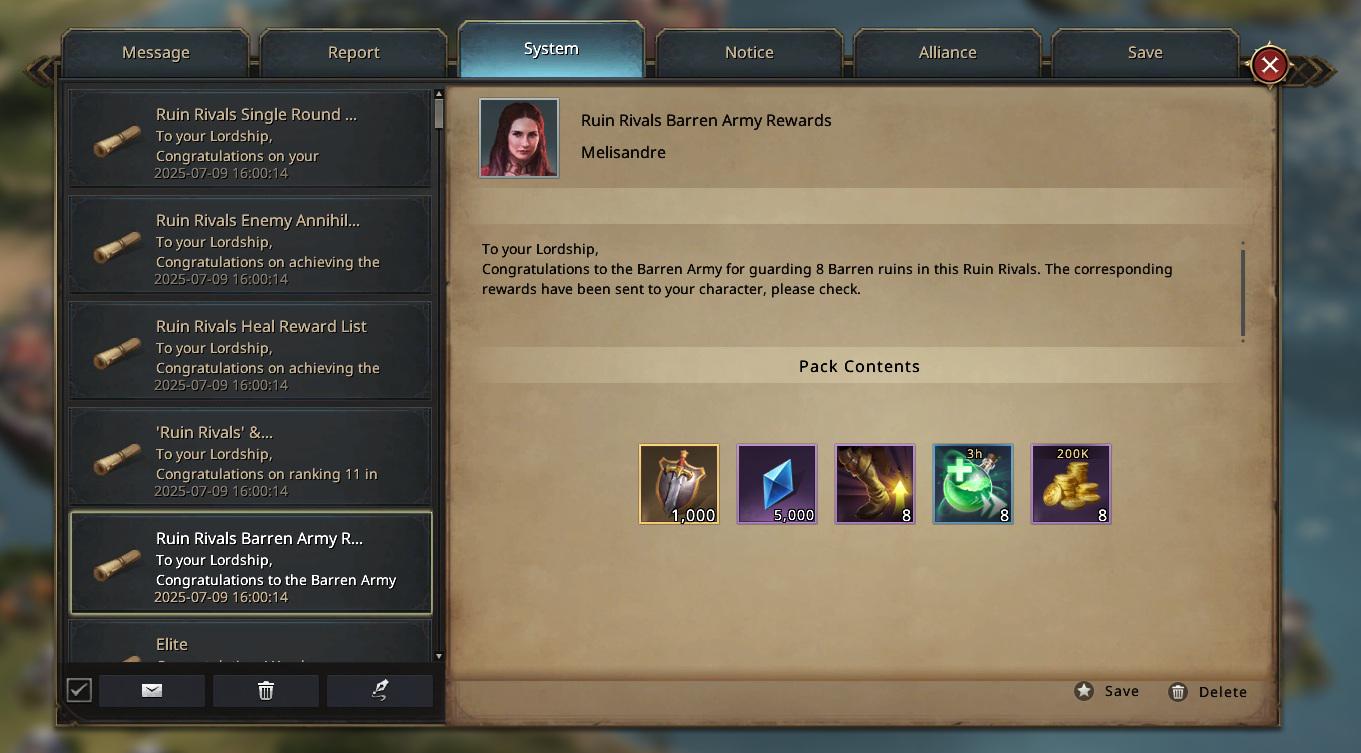
Task: Save this mail with the star button
Action: point(1107,691)
